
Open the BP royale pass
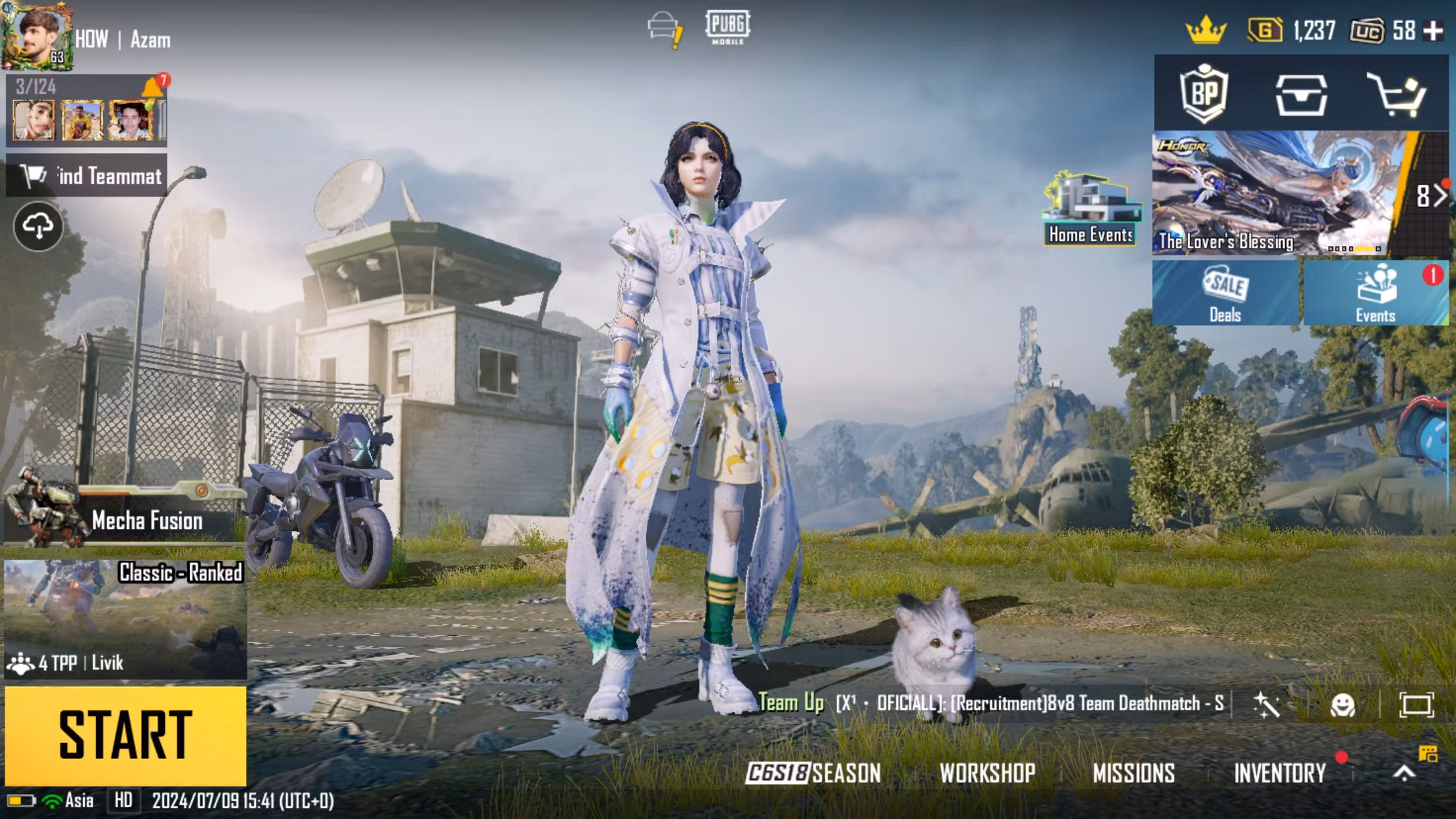coord(1204,94)
